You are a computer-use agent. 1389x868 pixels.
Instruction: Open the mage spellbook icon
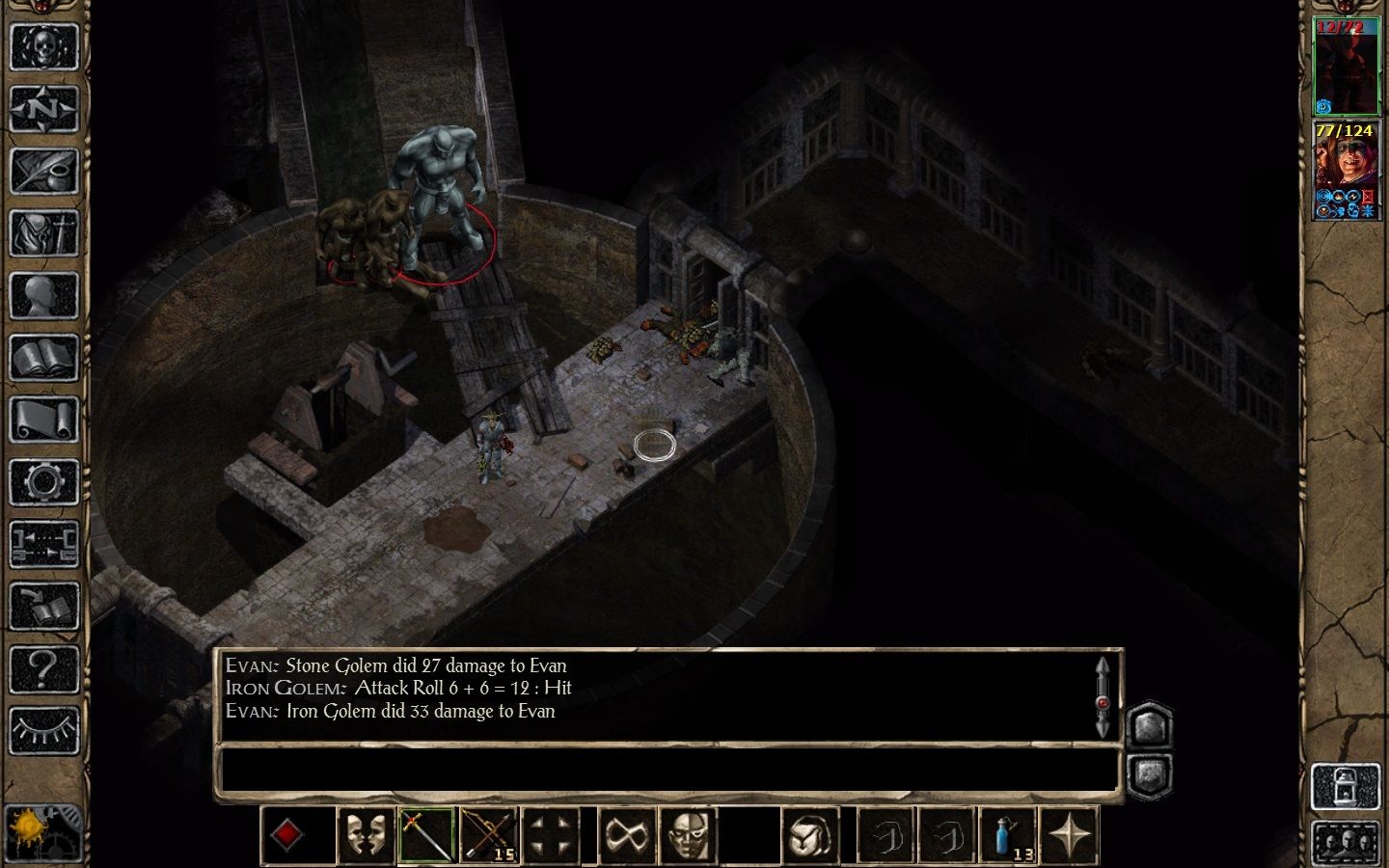43,357
